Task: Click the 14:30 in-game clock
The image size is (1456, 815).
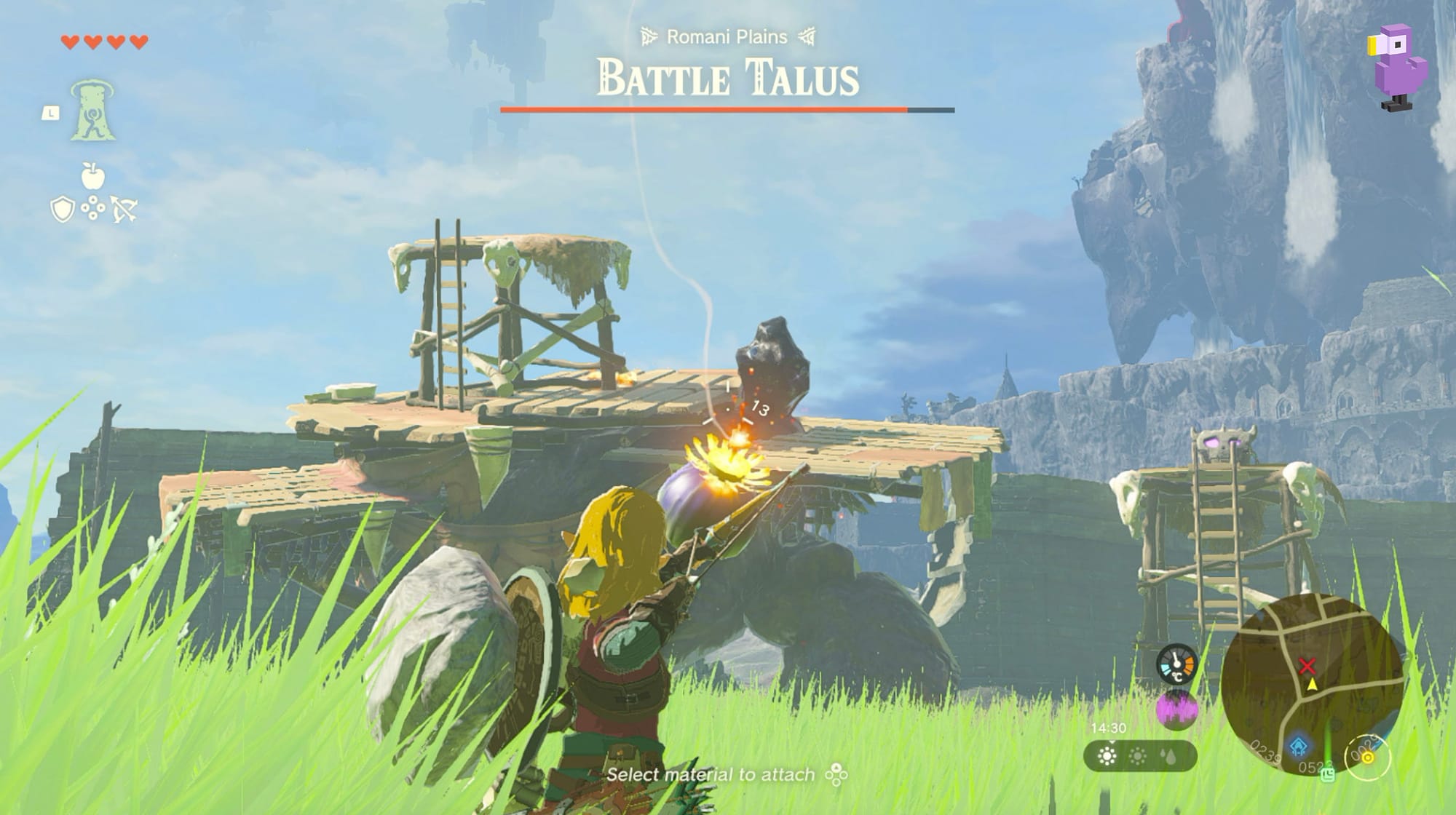Action: (1109, 727)
